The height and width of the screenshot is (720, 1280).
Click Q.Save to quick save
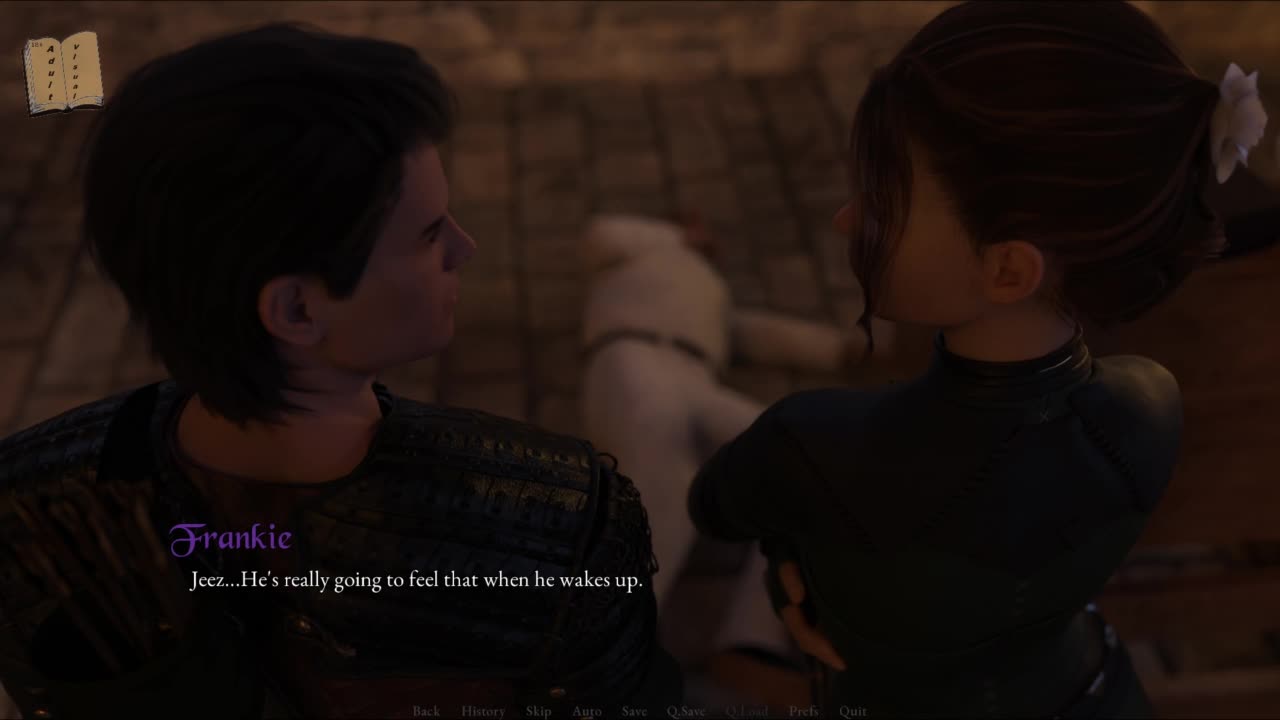(x=686, y=711)
